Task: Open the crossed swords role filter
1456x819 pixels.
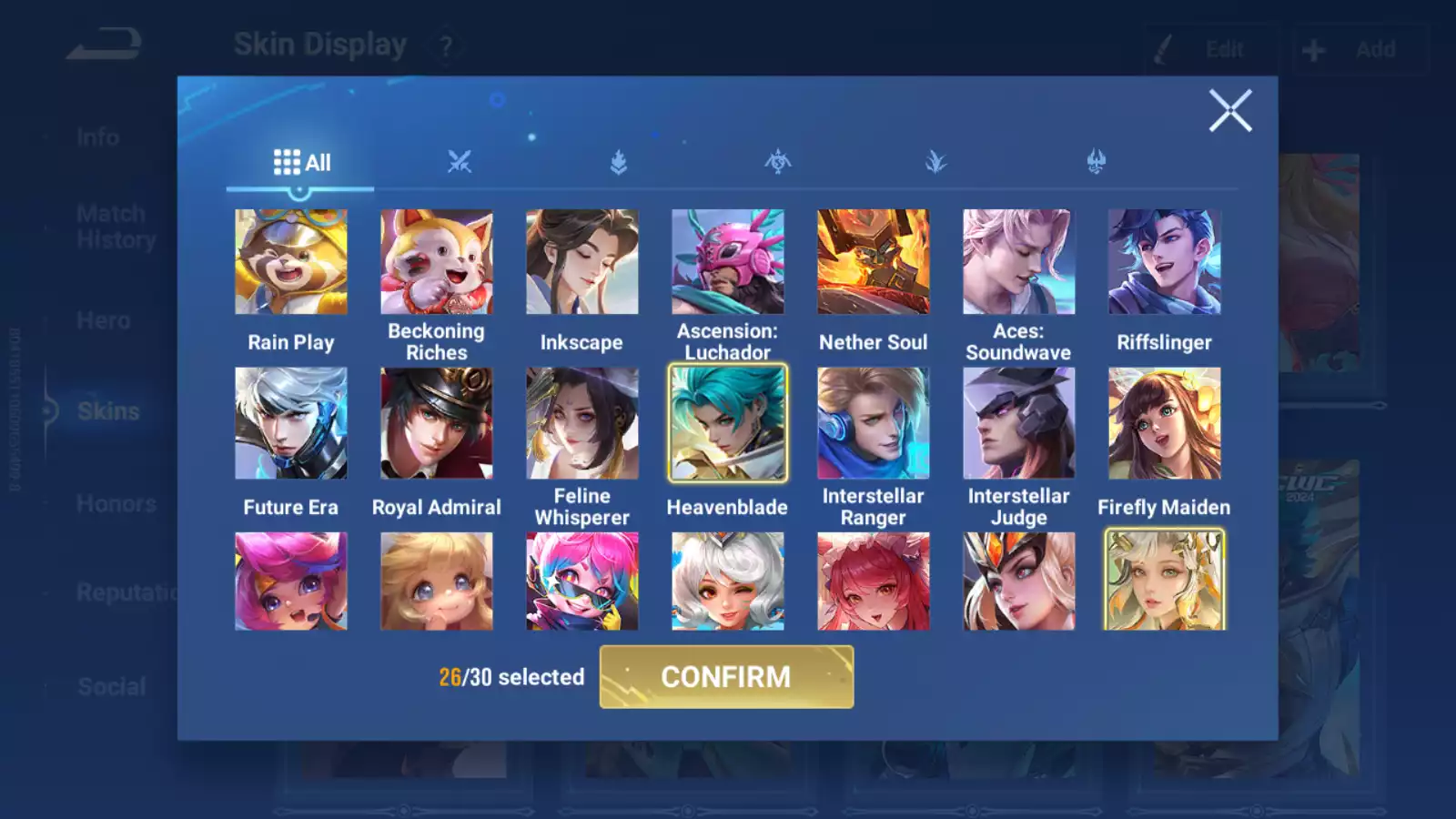Action: coord(461,162)
